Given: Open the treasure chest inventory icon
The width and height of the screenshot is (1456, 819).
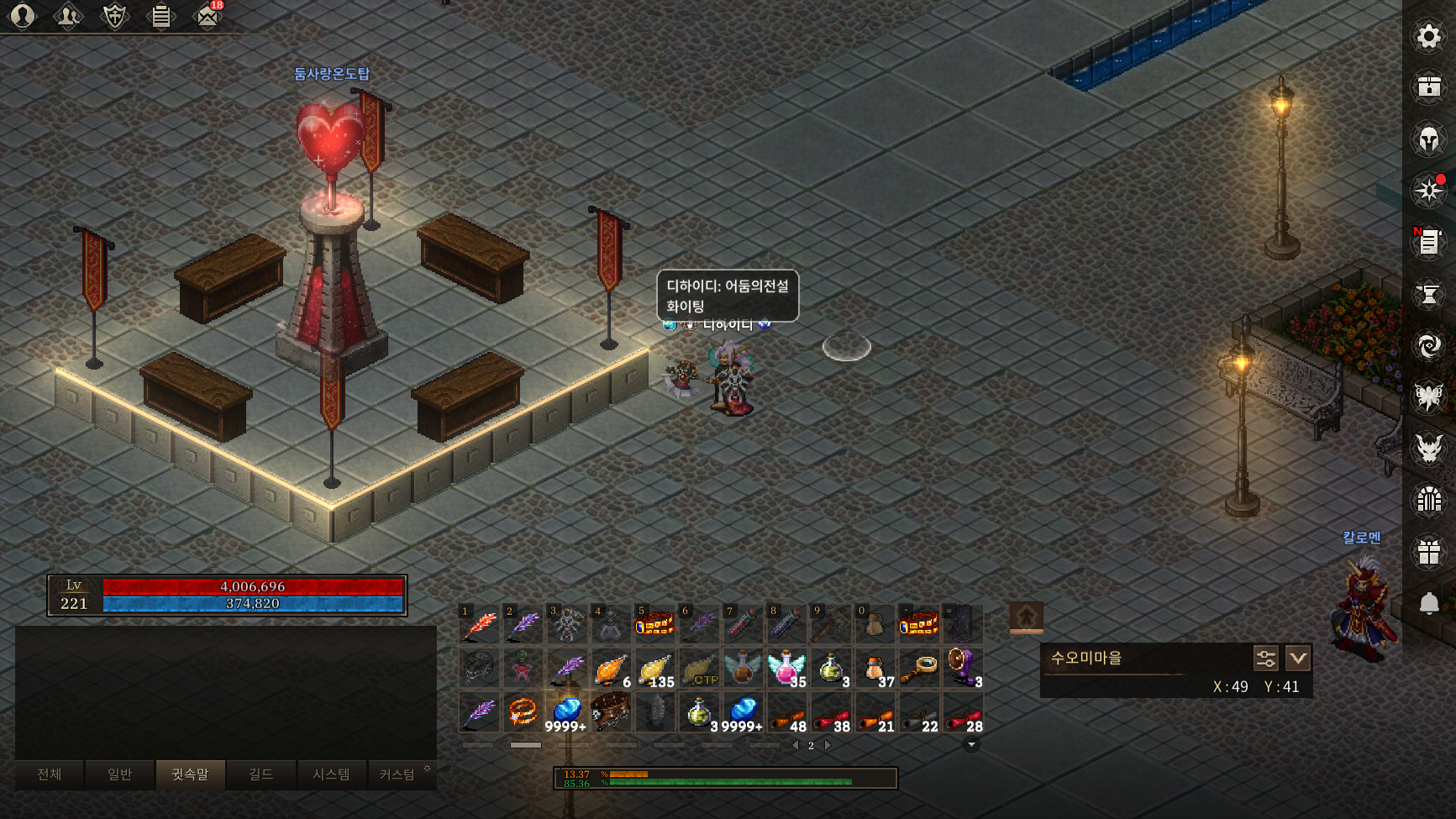Looking at the screenshot, I should [x=1428, y=87].
